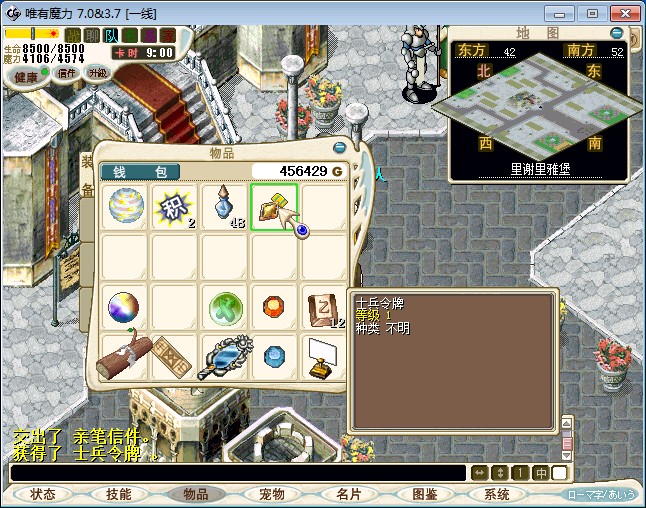Select the orange gem item
The height and width of the screenshot is (508, 646).
275,307
